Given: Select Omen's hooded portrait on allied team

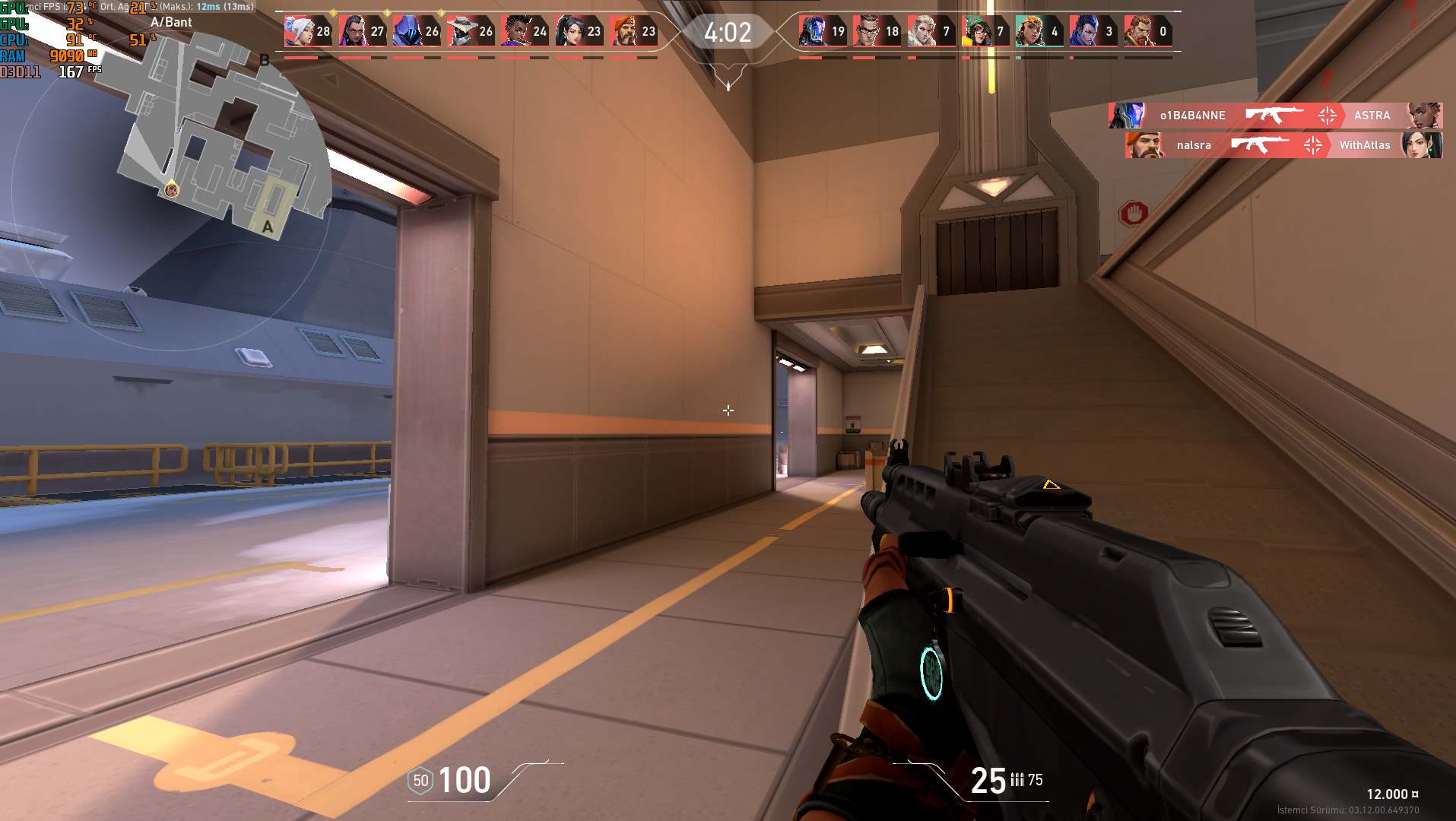Looking at the screenshot, I should [x=407, y=30].
